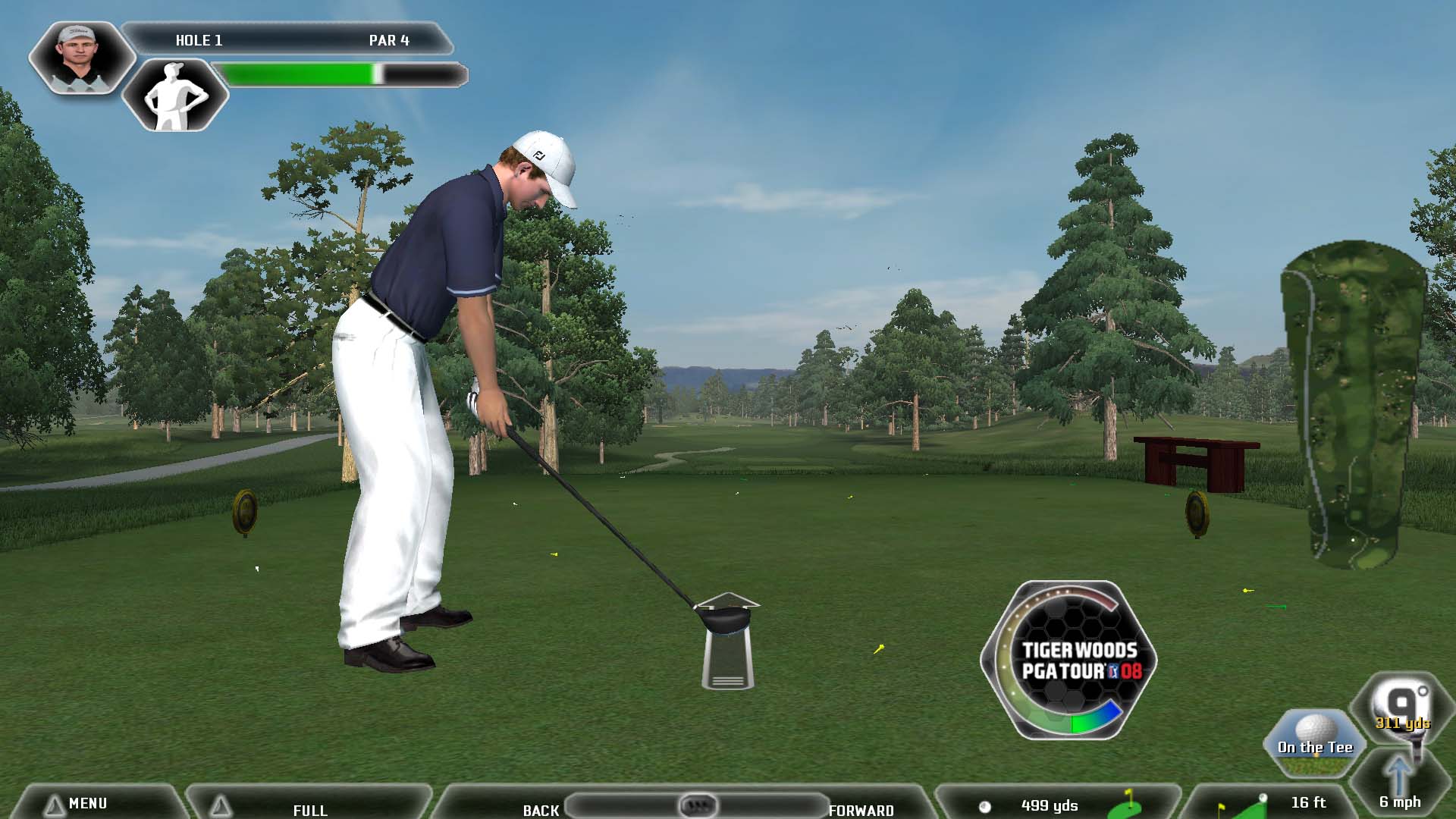Viewport: 1456px width, 819px height.
Task: Open the hole overview minimap
Action: click(1355, 406)
